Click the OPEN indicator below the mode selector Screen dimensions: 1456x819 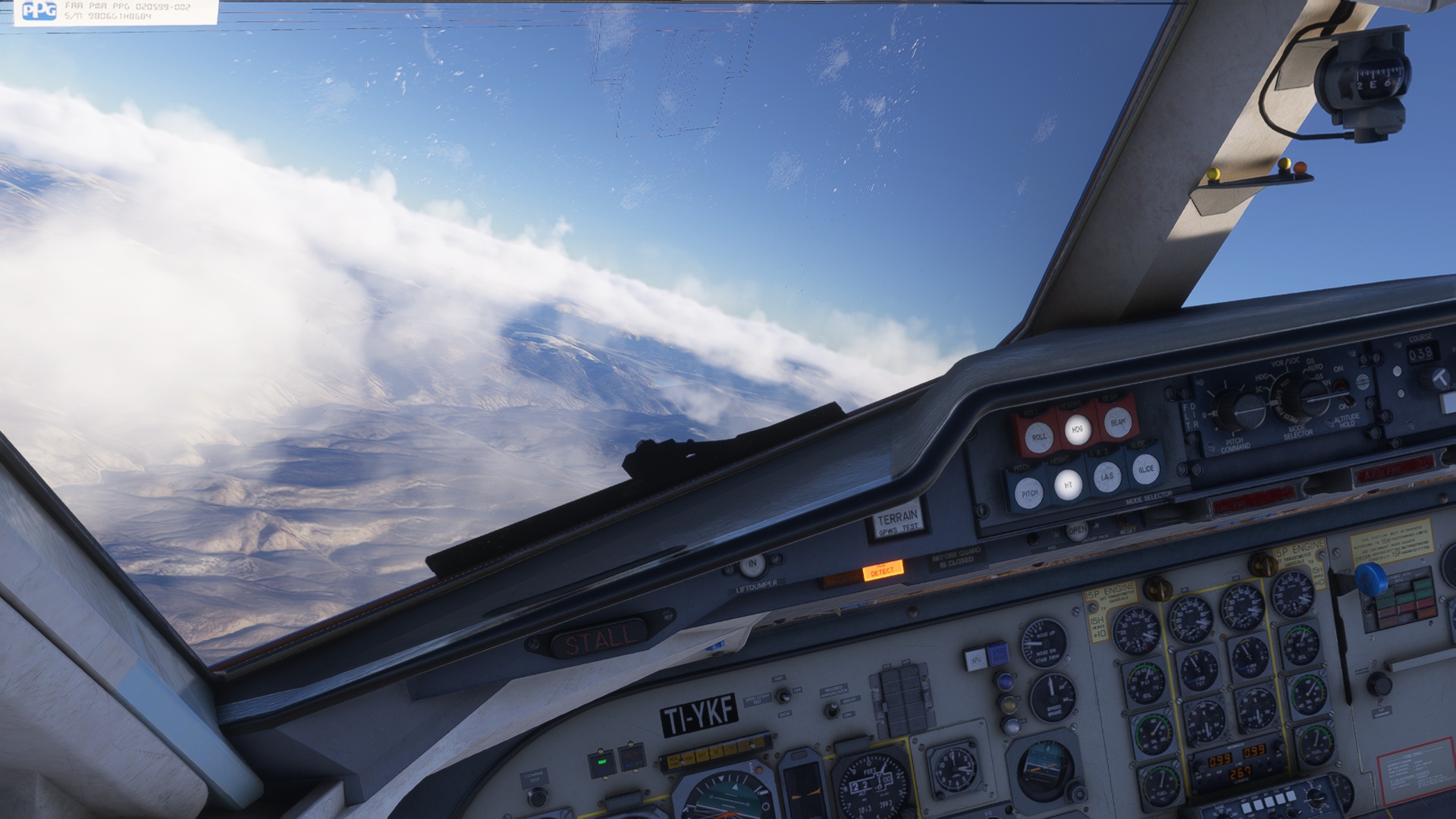(1077, 531)
